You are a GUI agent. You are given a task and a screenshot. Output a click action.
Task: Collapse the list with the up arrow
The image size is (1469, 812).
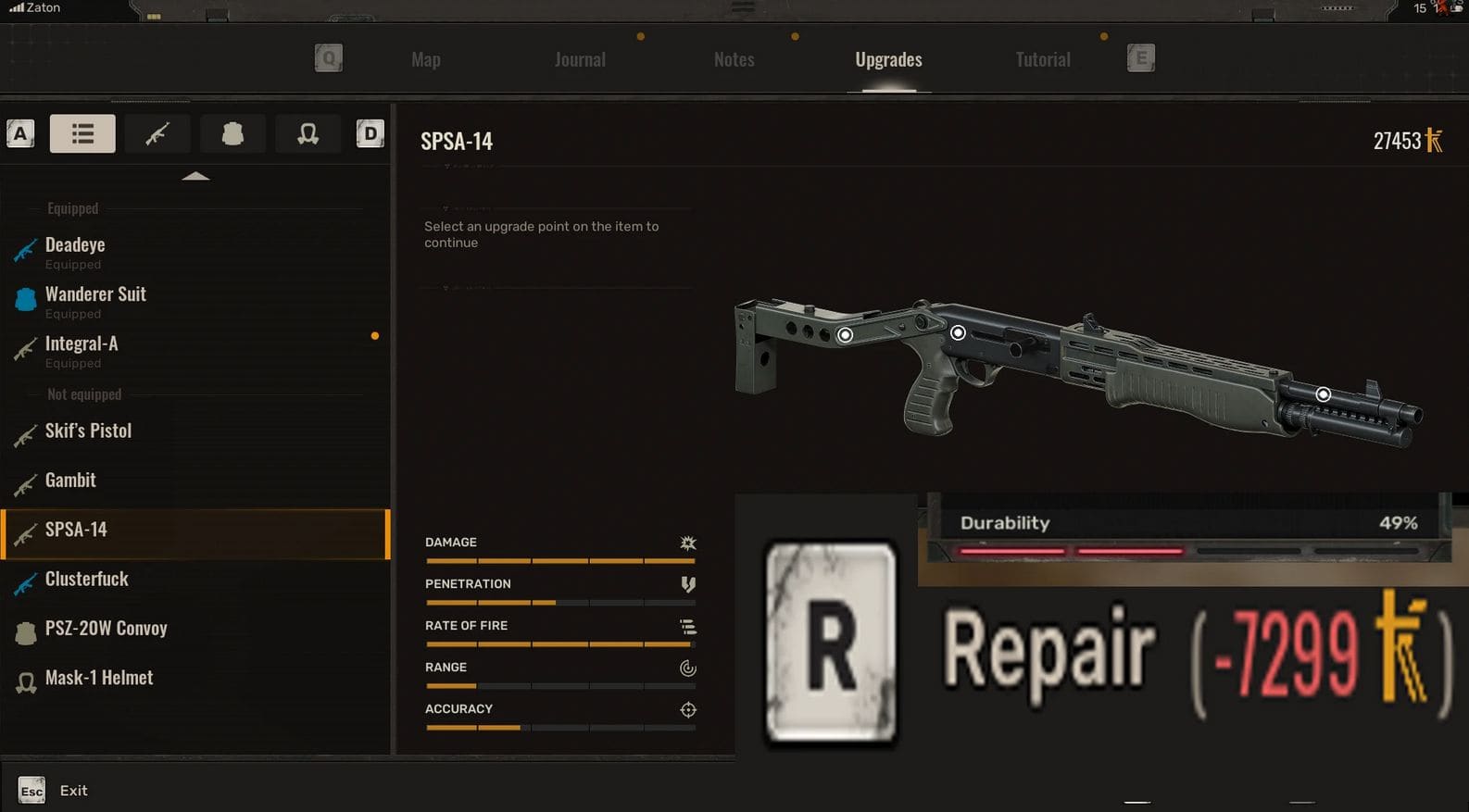coord(195,176)
